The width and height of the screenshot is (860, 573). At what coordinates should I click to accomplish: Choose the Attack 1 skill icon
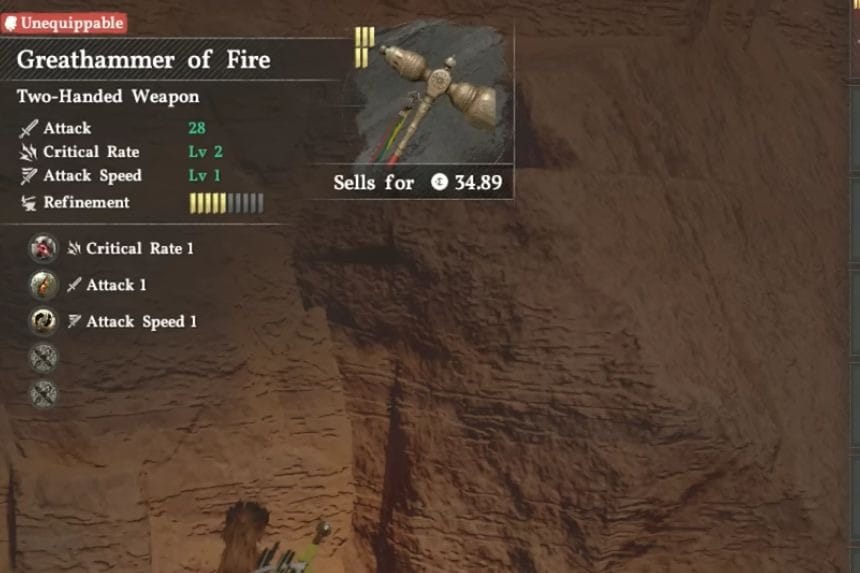(43, 285)
